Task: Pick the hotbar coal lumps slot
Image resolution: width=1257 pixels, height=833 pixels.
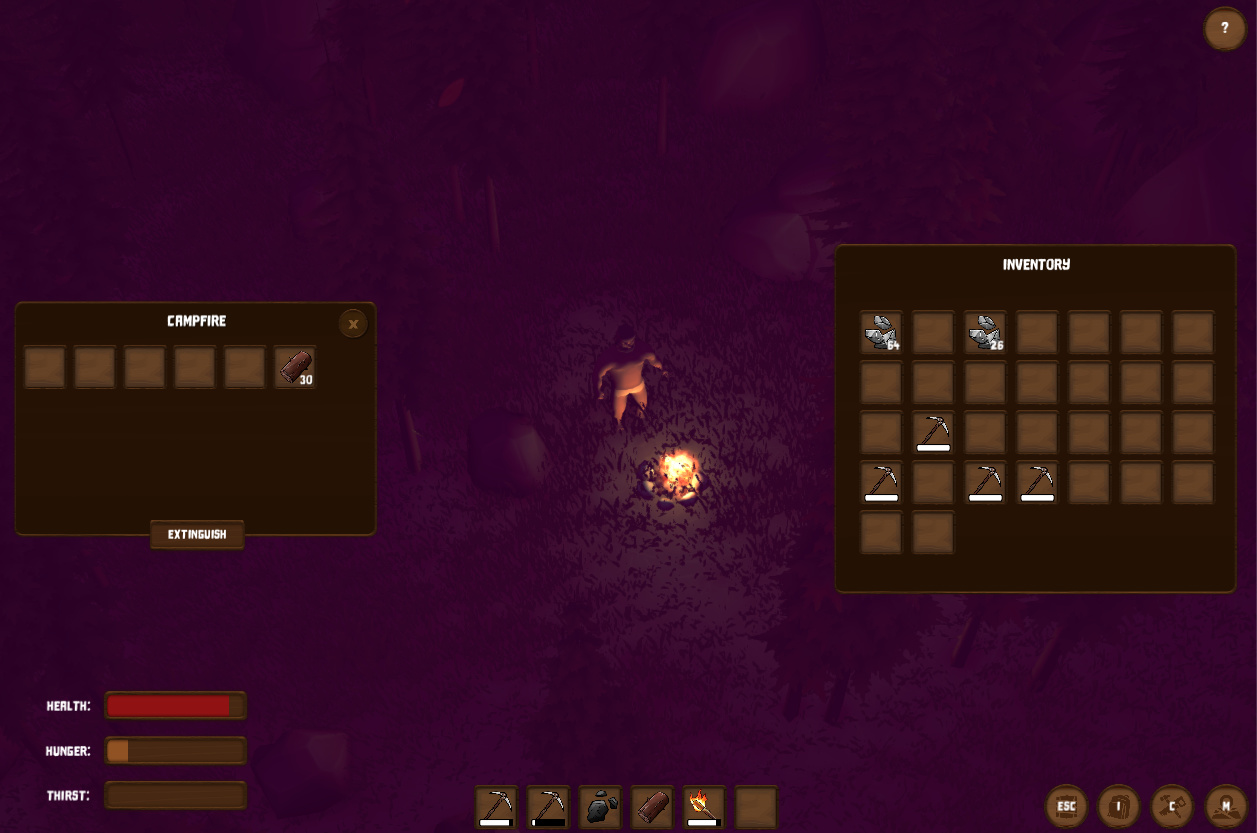Action: (x=600, y=807)
